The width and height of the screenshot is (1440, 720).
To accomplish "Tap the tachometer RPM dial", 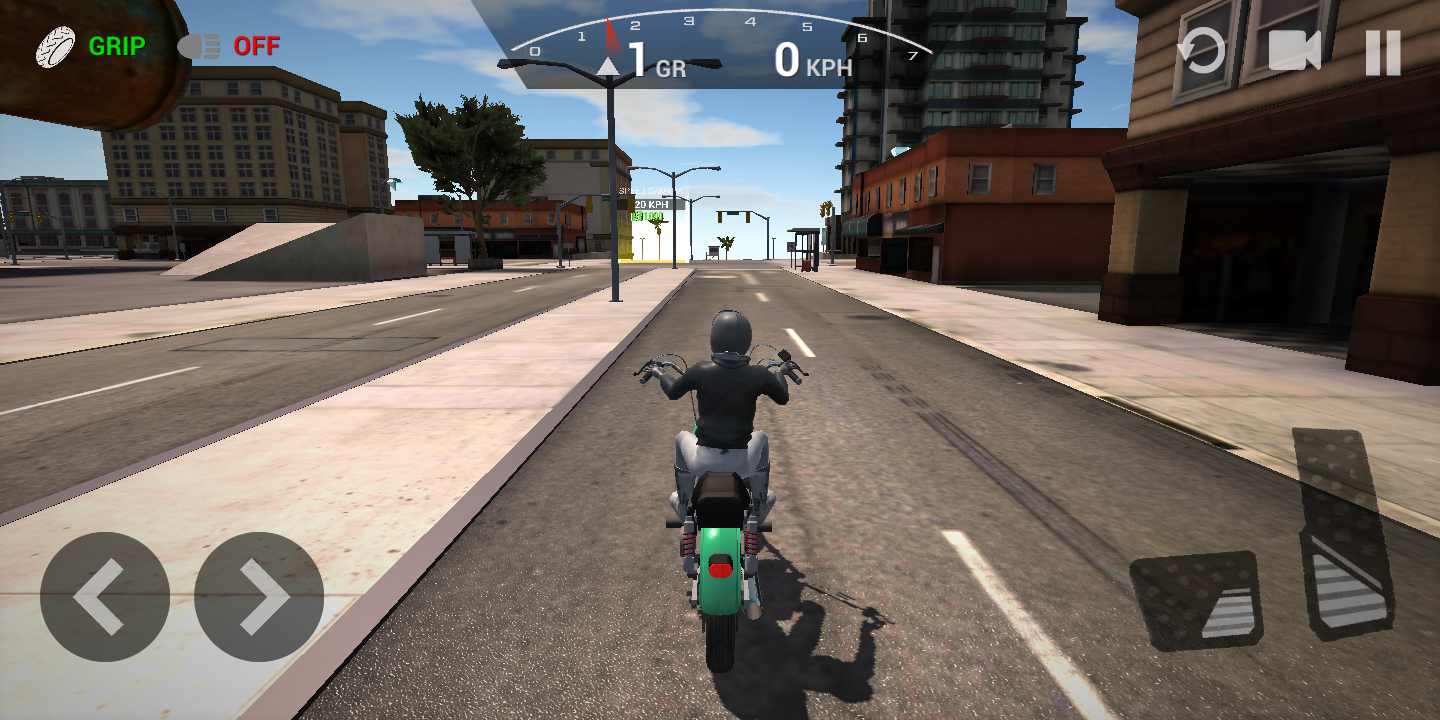I will click(x=718, y=25).
